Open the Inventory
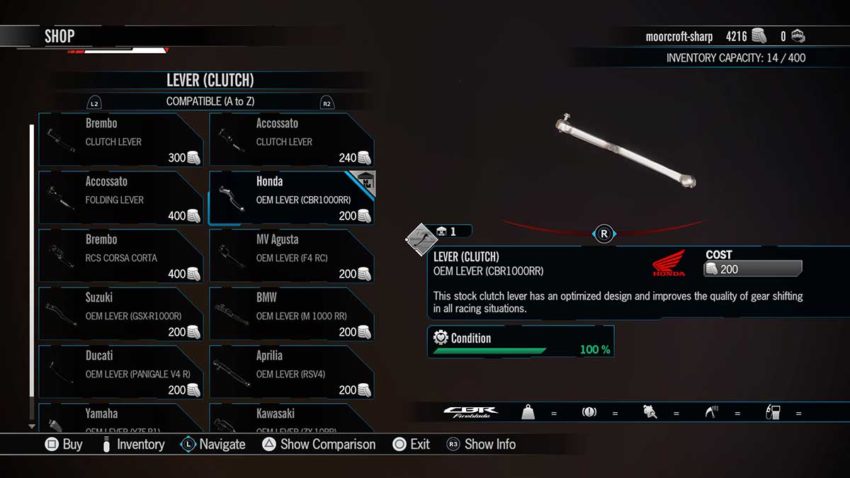Viewport: 850px width, 478px height. pos(133,444)
